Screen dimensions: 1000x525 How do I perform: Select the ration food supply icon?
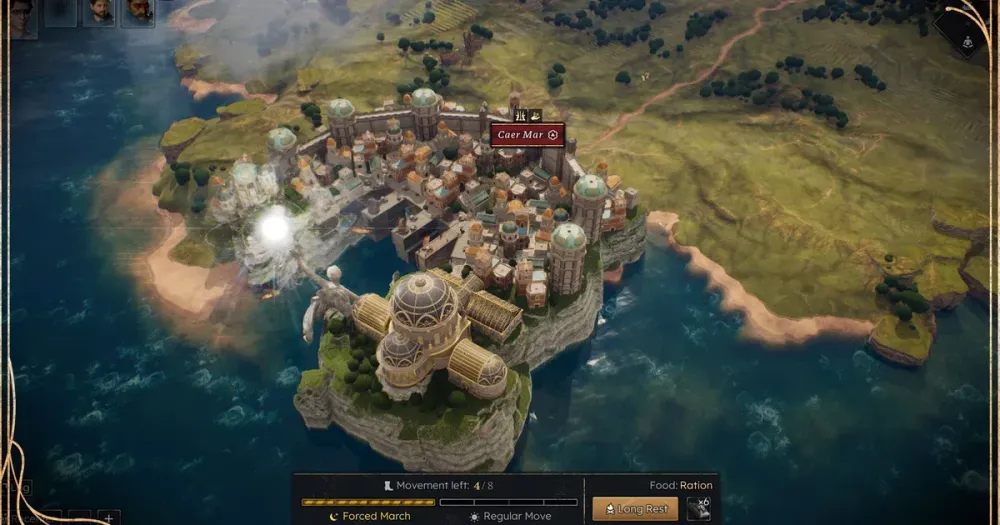point(699,509)
